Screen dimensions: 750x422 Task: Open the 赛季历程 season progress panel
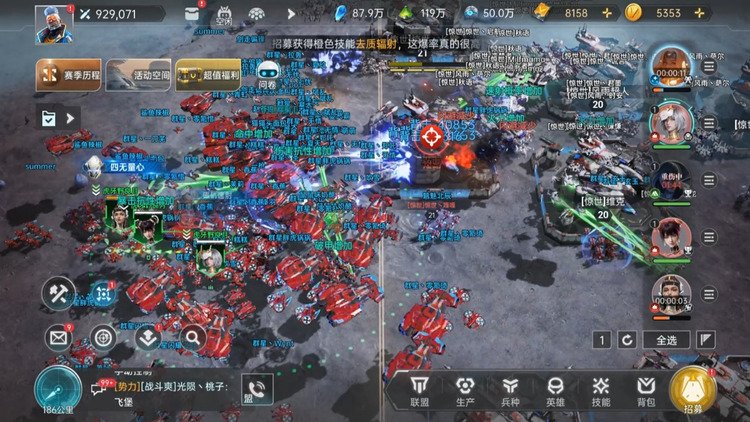coord(67,74)
